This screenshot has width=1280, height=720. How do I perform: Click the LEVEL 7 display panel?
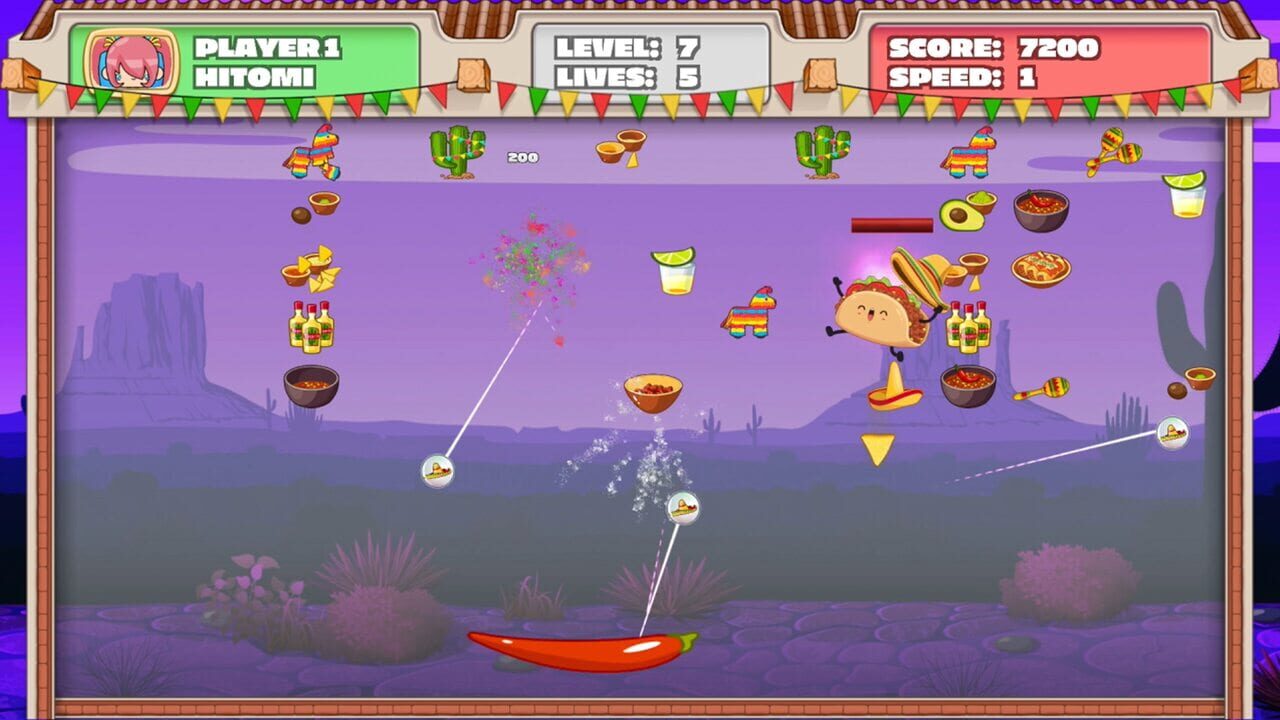pyautogui.click(x=630, y=46)
